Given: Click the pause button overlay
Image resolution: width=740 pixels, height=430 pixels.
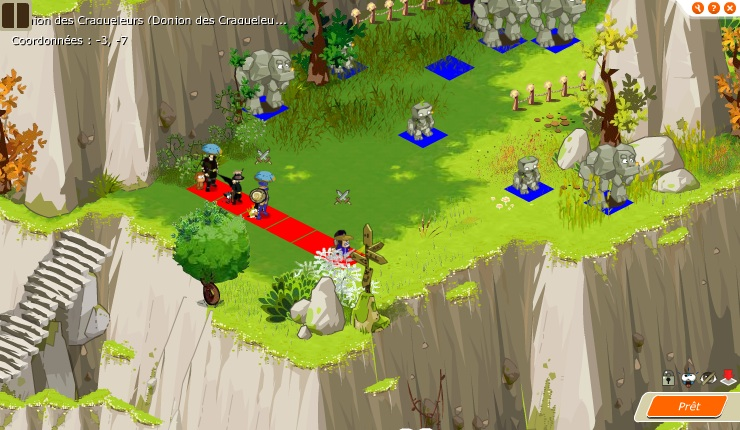Looking at the screenshot, I should tap(15, 14).
